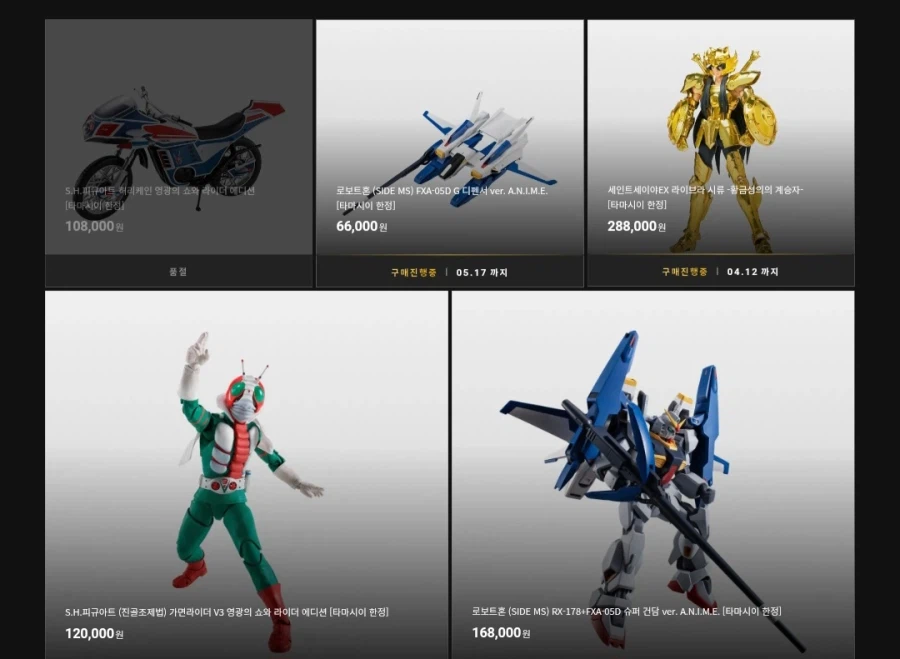Choose the RX-178+FXA-05D Super Gundam product card
The image size is (900, 659).
[x=652, y=470]
